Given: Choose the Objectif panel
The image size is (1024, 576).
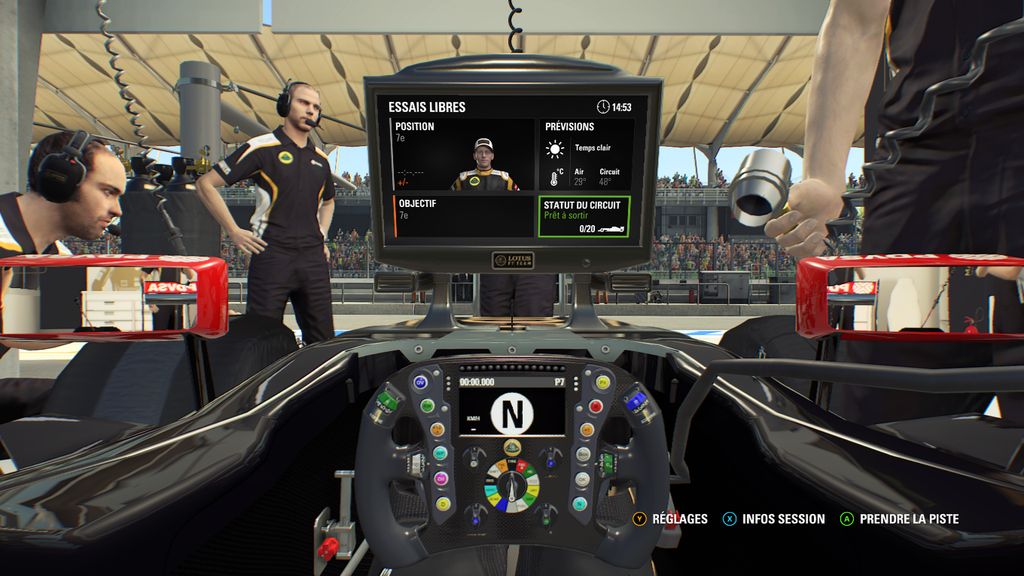Looking at the screenshot, I should (x=463, y=216).
